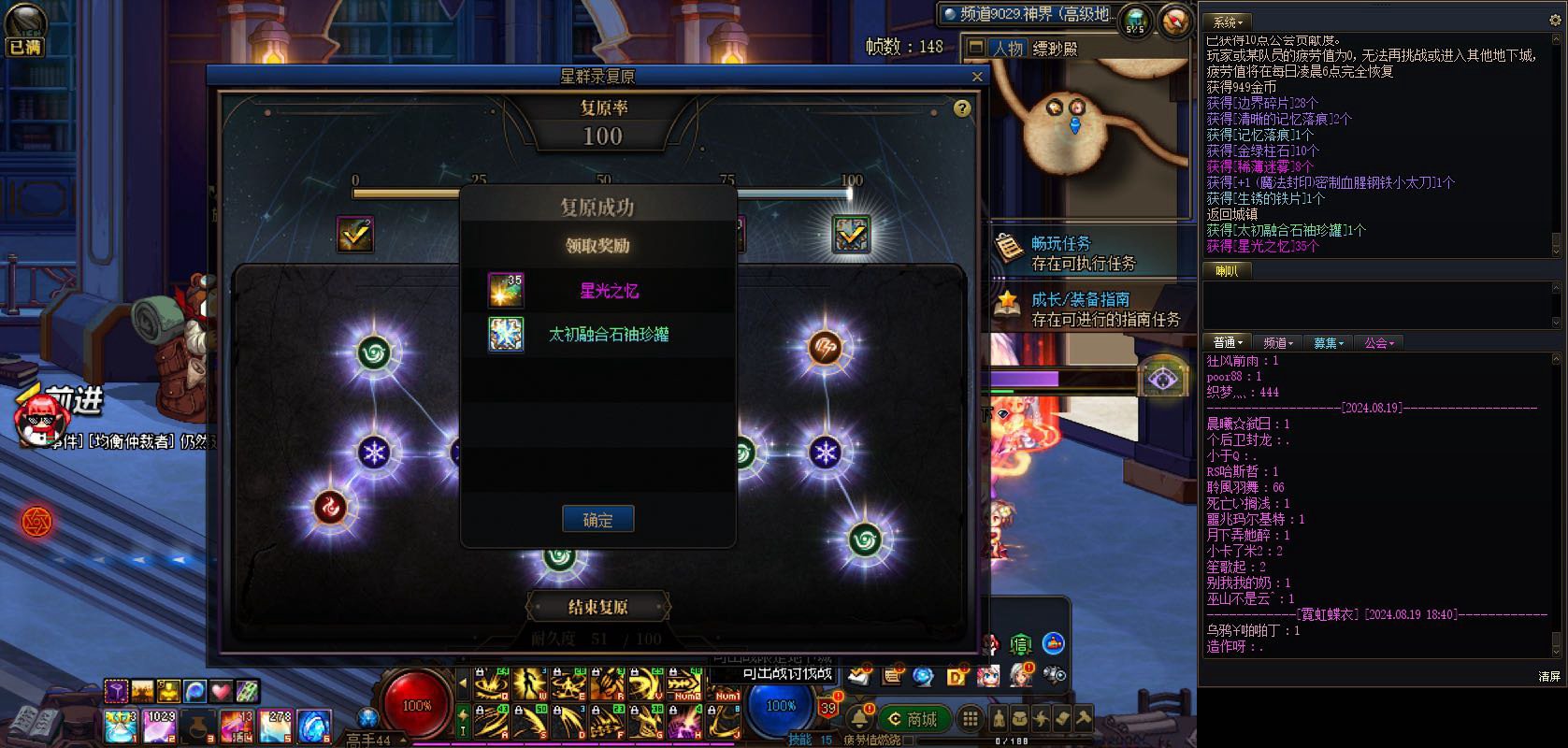
Task: Open the yellow question mark help
Action: tap(961, 108)
